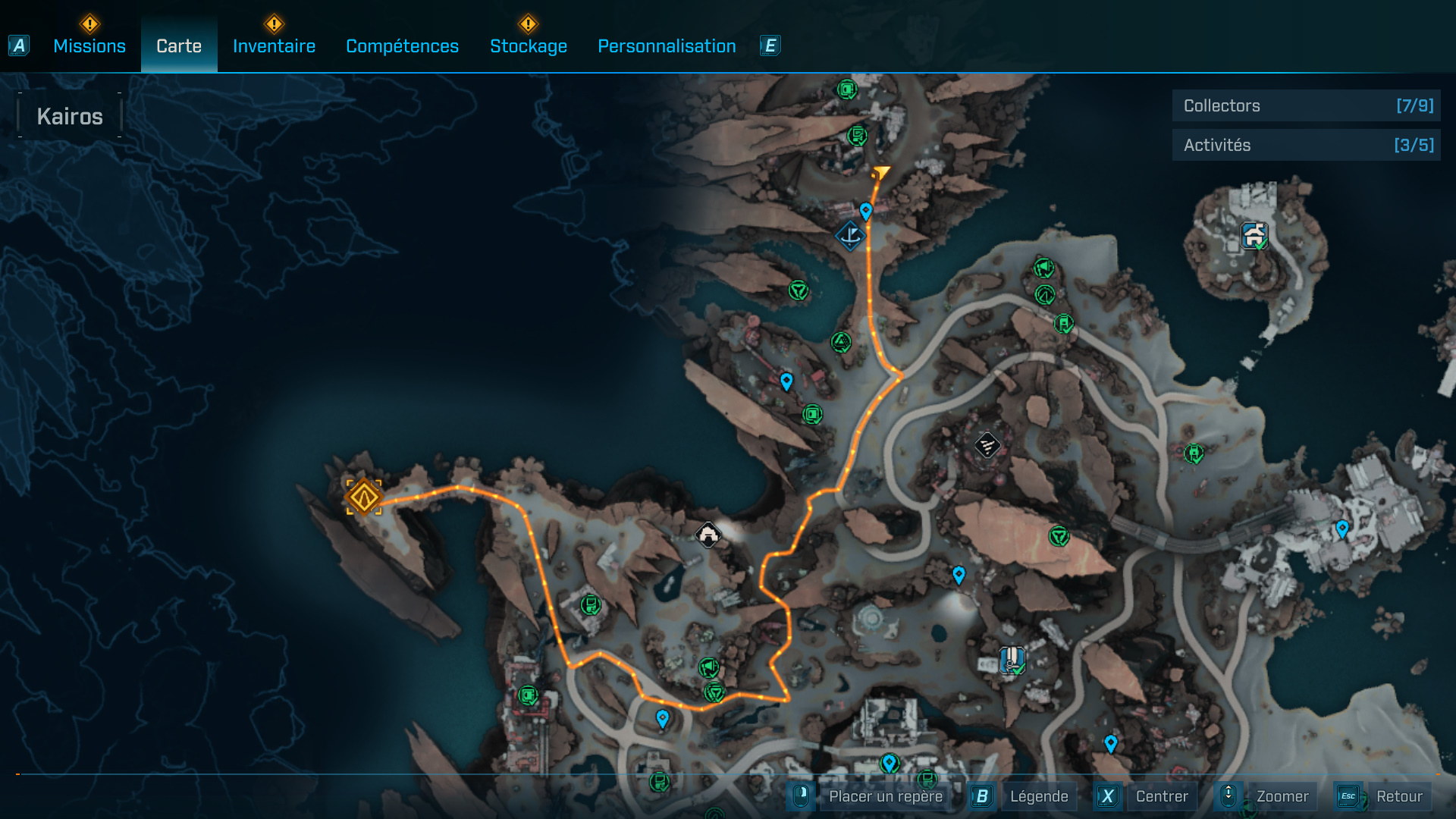
Task: Select the black diamond map marker
Action: coord(987,445)
